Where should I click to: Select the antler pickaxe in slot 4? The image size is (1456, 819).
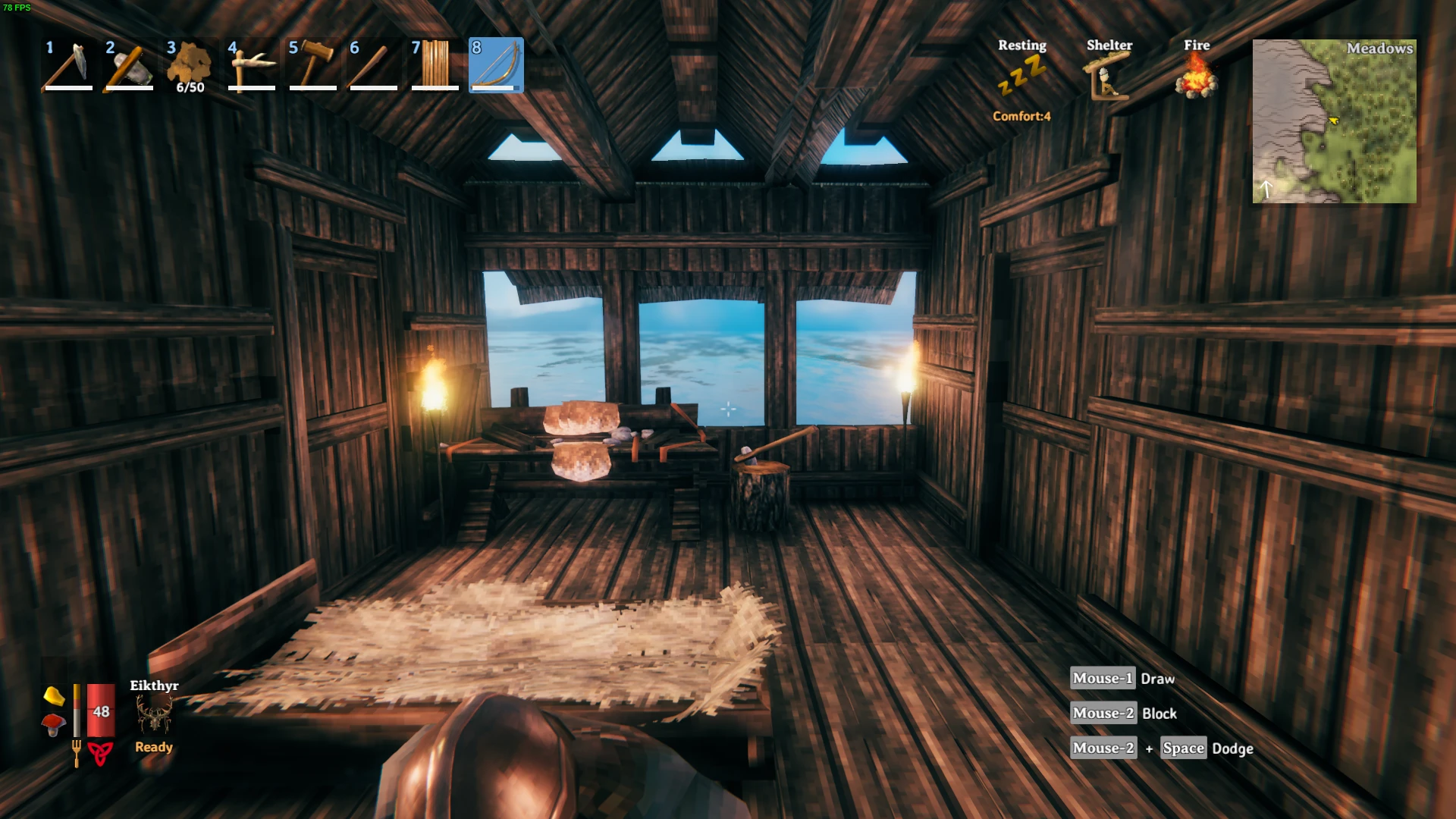pos(250,66)
